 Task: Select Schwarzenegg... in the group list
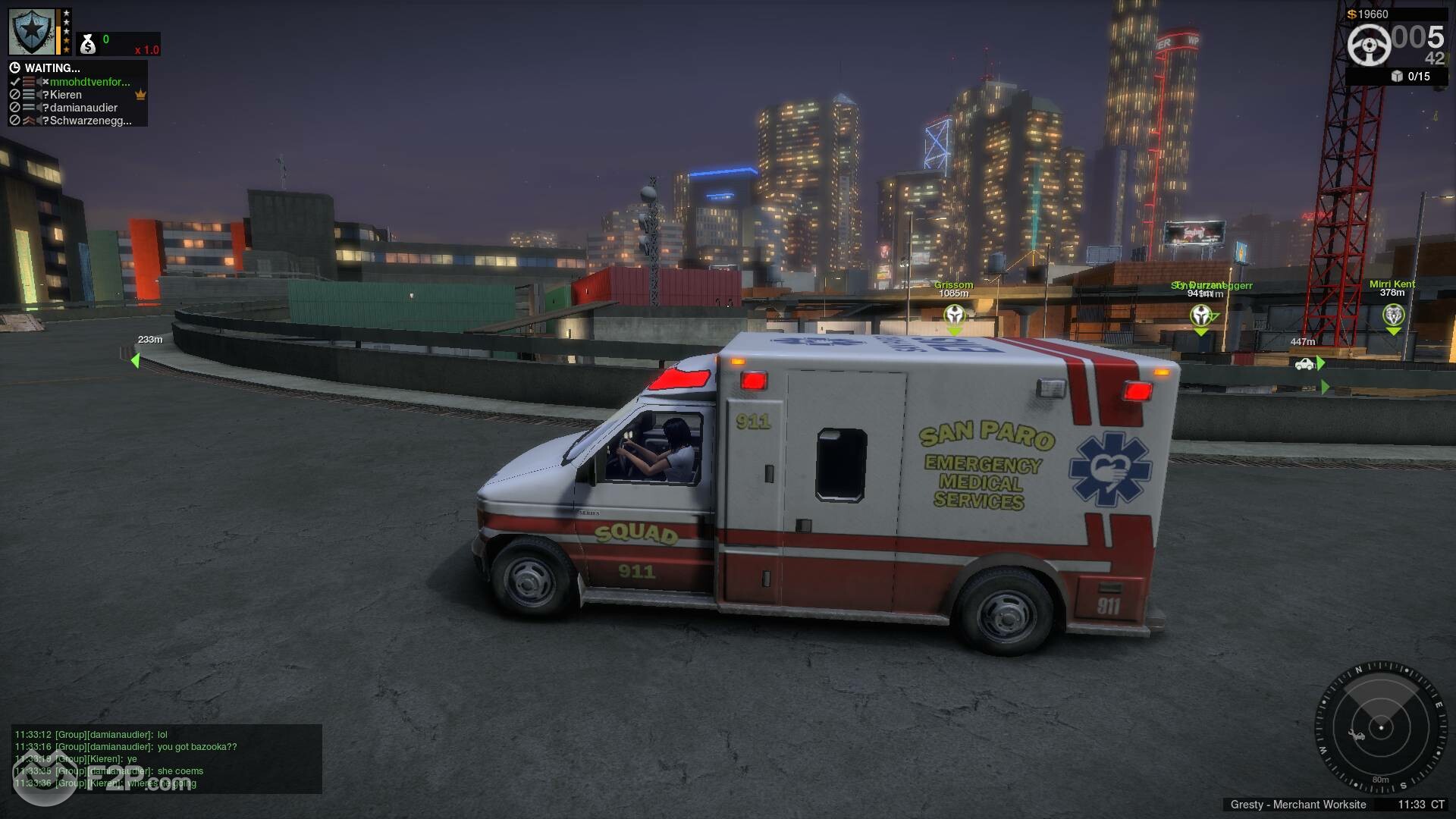tap(90, 121)
